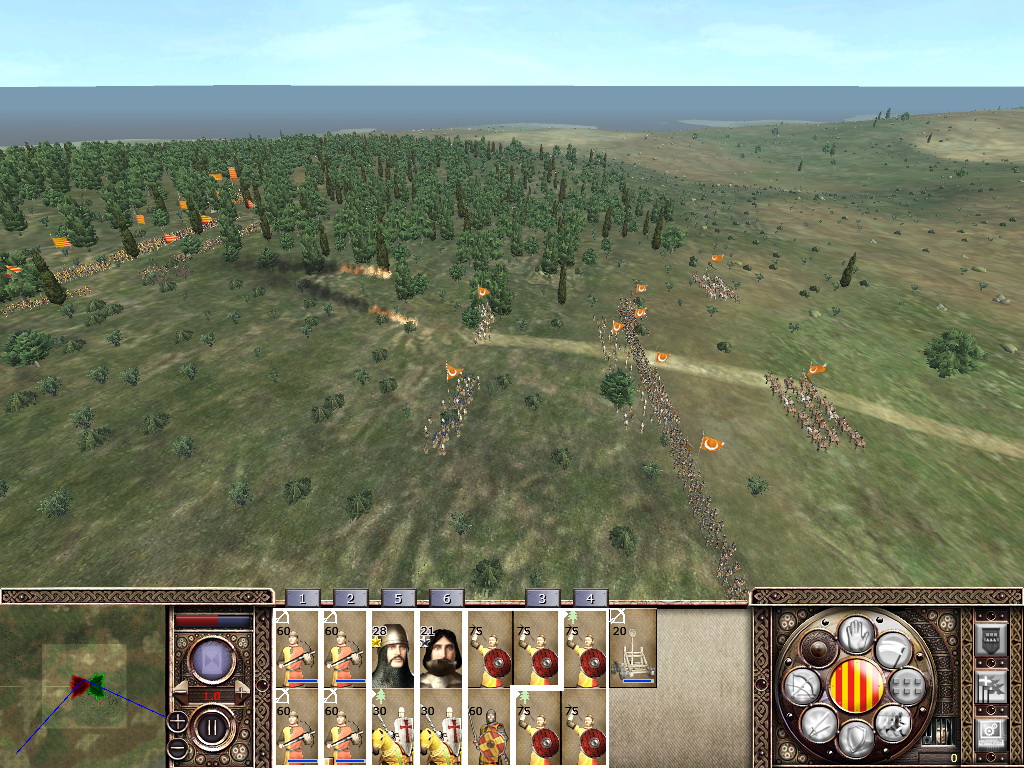Screen dimensions: 1024x768
Task: Click the striped faction emblem
Action: click(857, 686)
